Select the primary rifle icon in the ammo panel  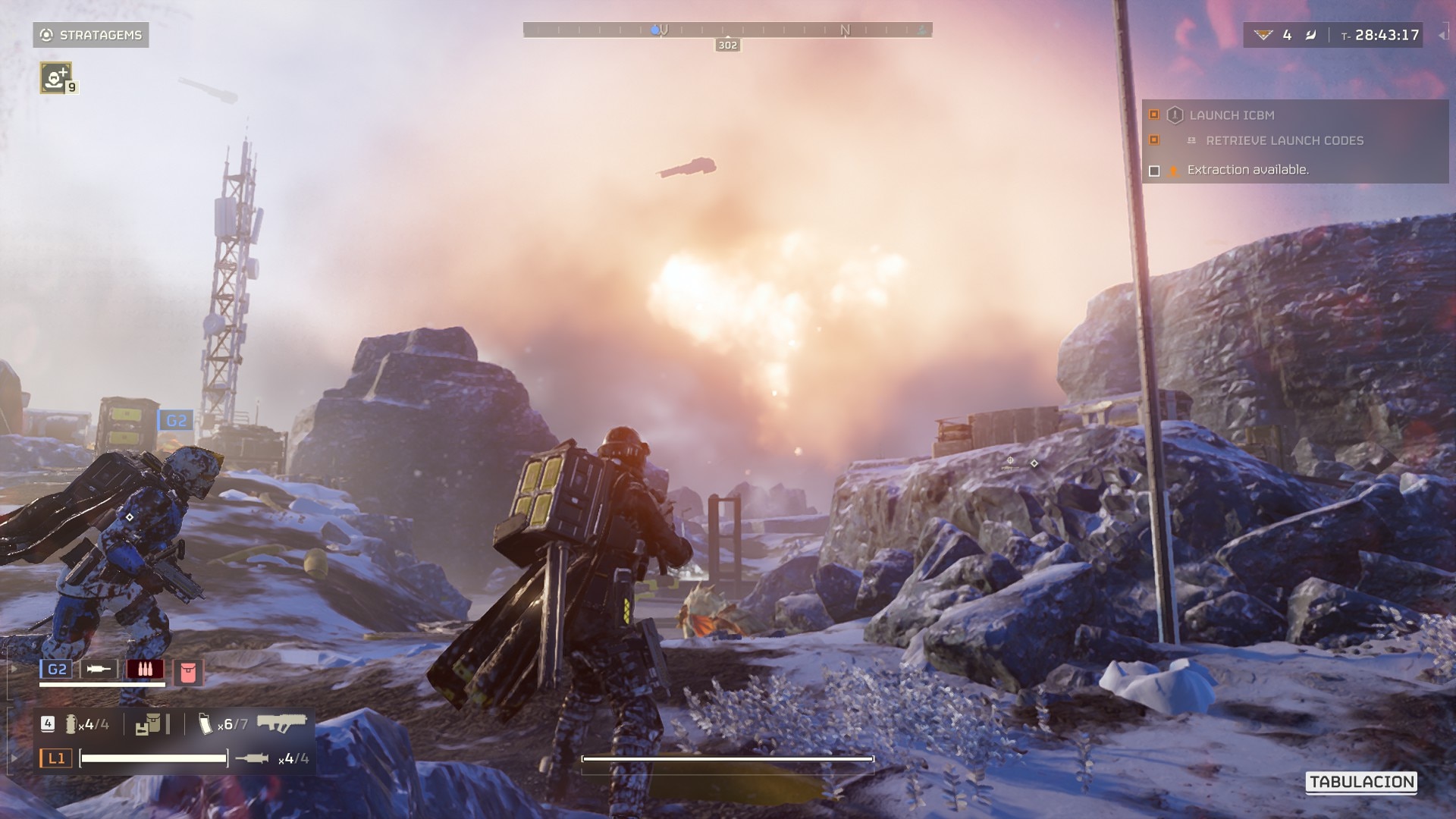point(283,723)
